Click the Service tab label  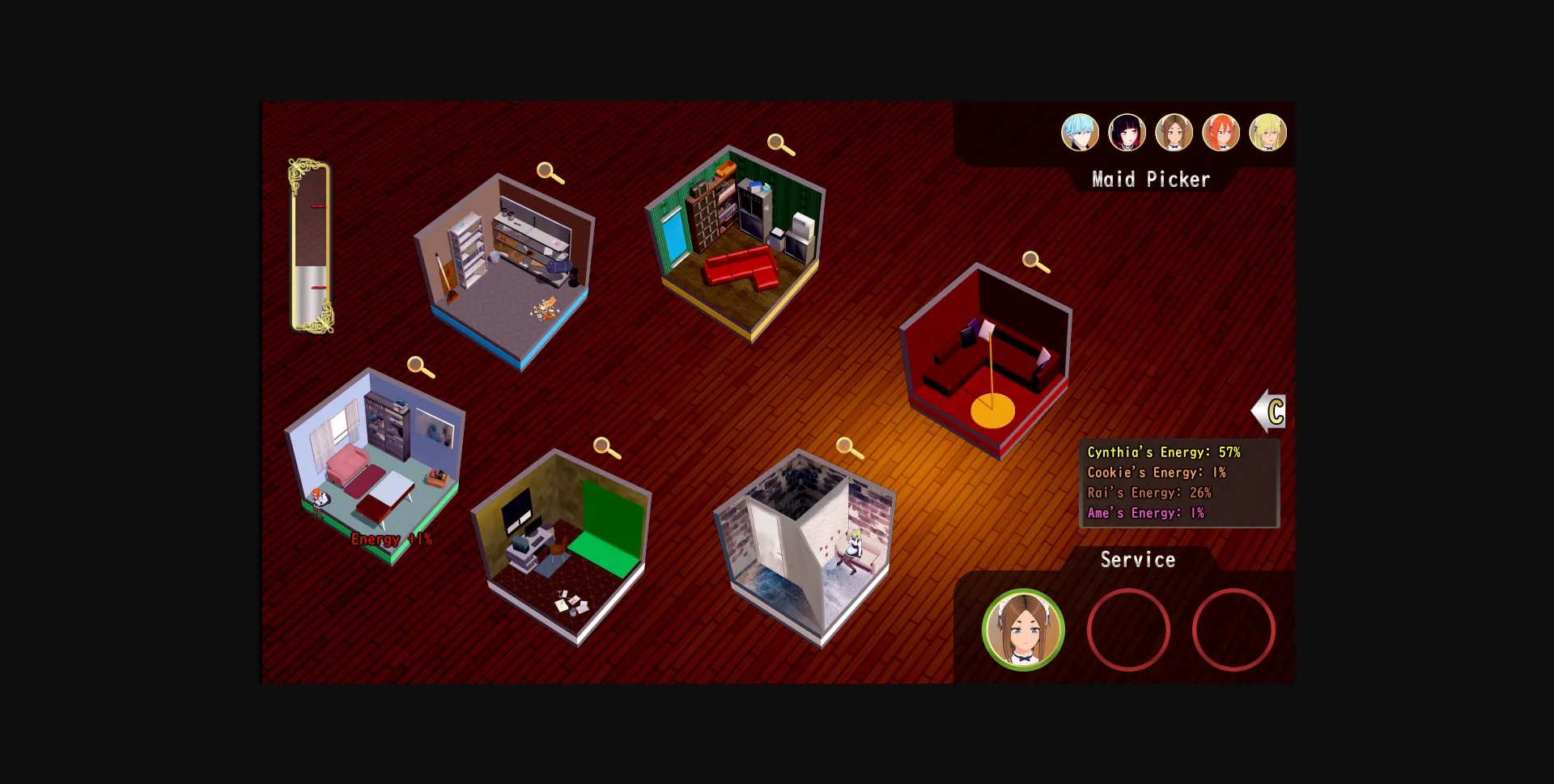click(1138, 559)
